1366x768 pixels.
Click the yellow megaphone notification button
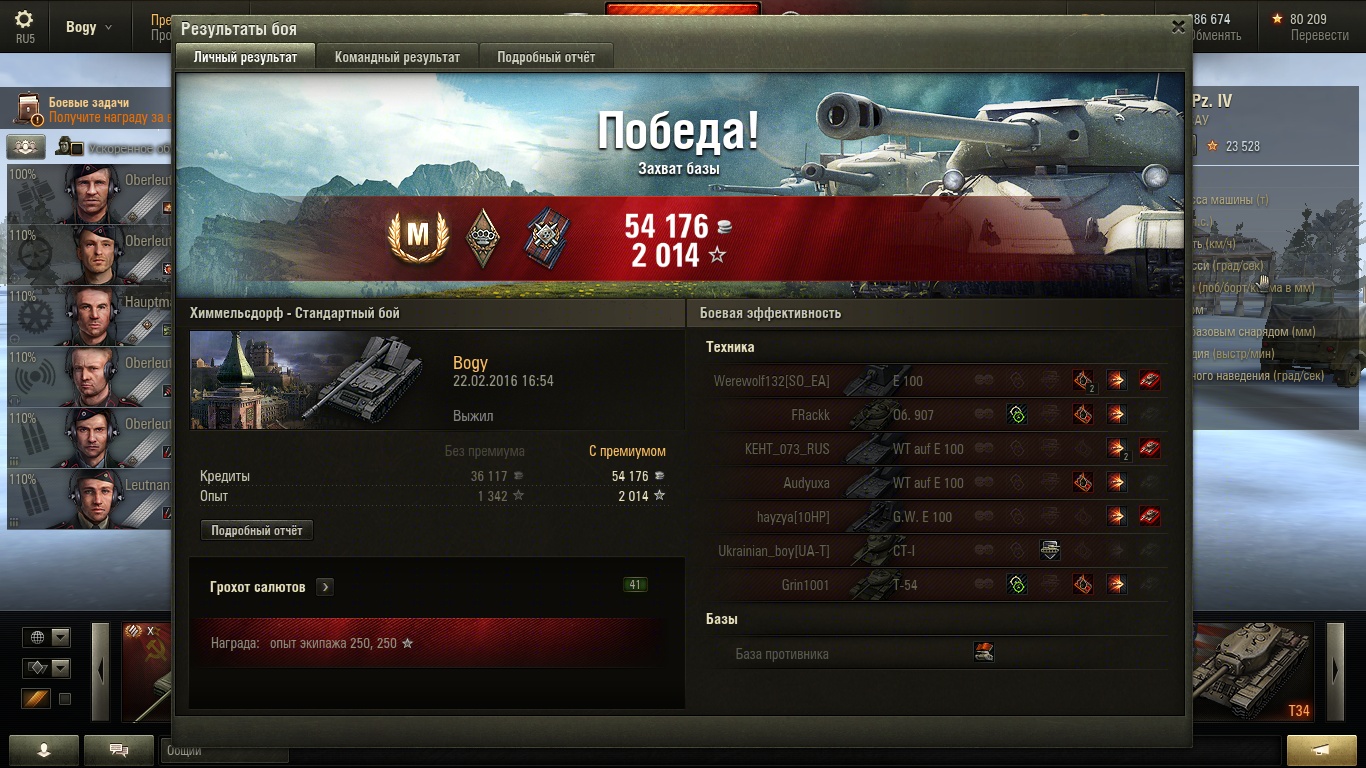(x=1321, y=750)
